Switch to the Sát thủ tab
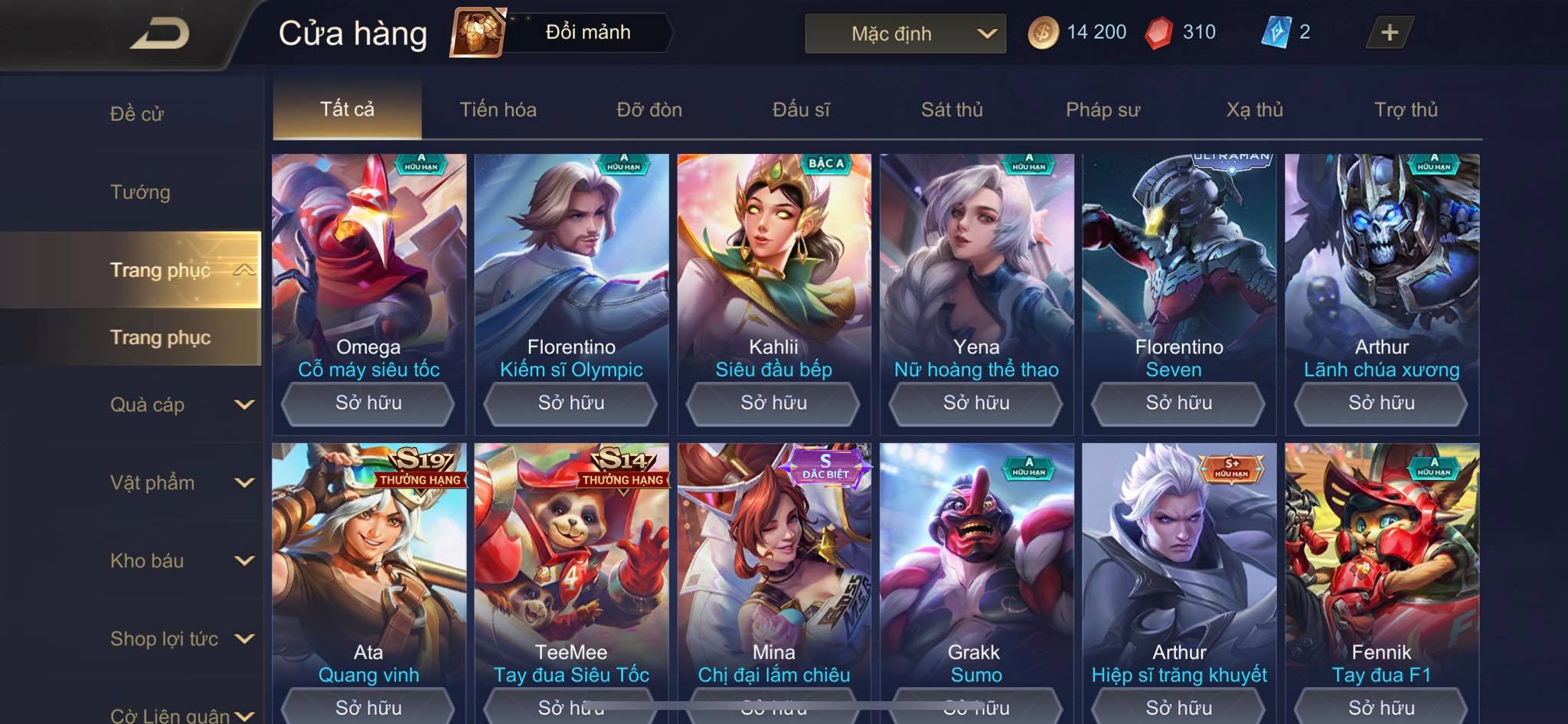Image resolution: width=1568 pixels, height=724 pixels. 952,109
